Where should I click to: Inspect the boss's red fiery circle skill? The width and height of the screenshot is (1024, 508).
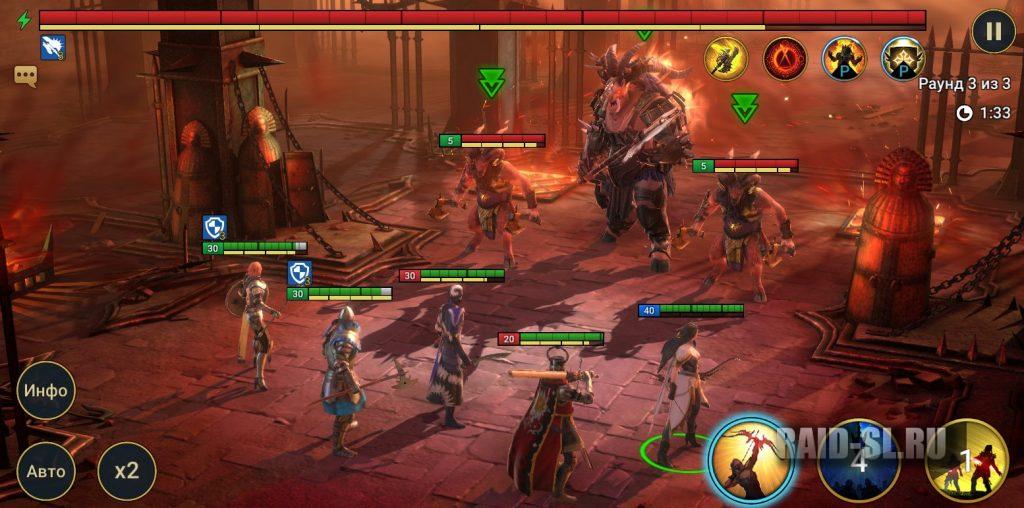click(785, 58)
